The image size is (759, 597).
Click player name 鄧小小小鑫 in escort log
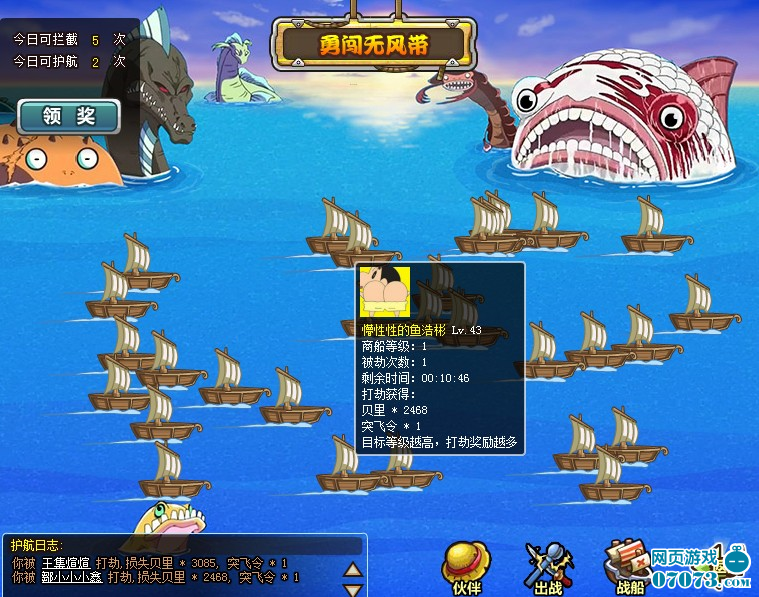tap(72, 577)
